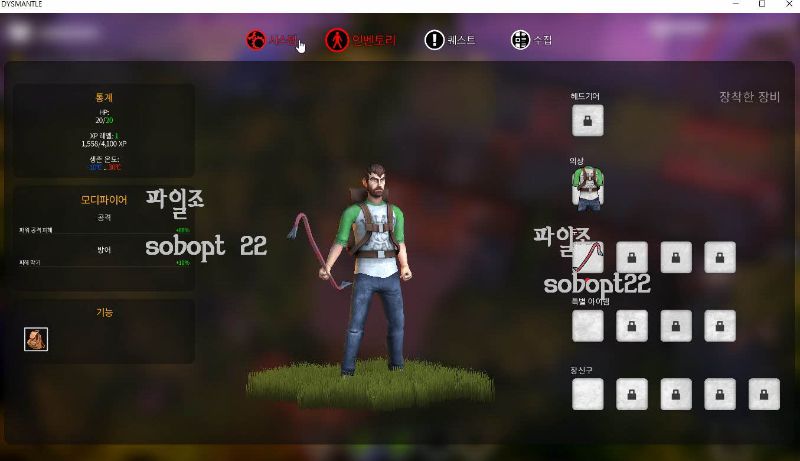Click the skill icon under 기능
800x461 pixels.
pyautogui.click(x=36, y=339)
